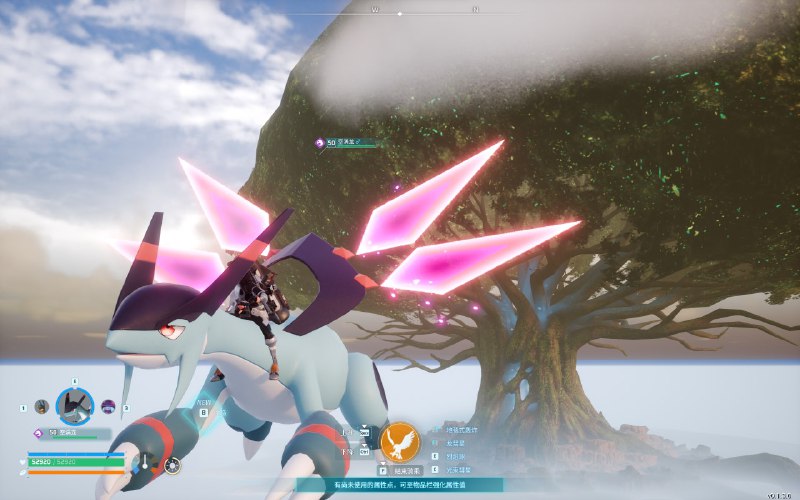Image resolution: width=800 pixels, height=500 pixels.
Task: Click the temperature gauge indicator
Action: 147,463
